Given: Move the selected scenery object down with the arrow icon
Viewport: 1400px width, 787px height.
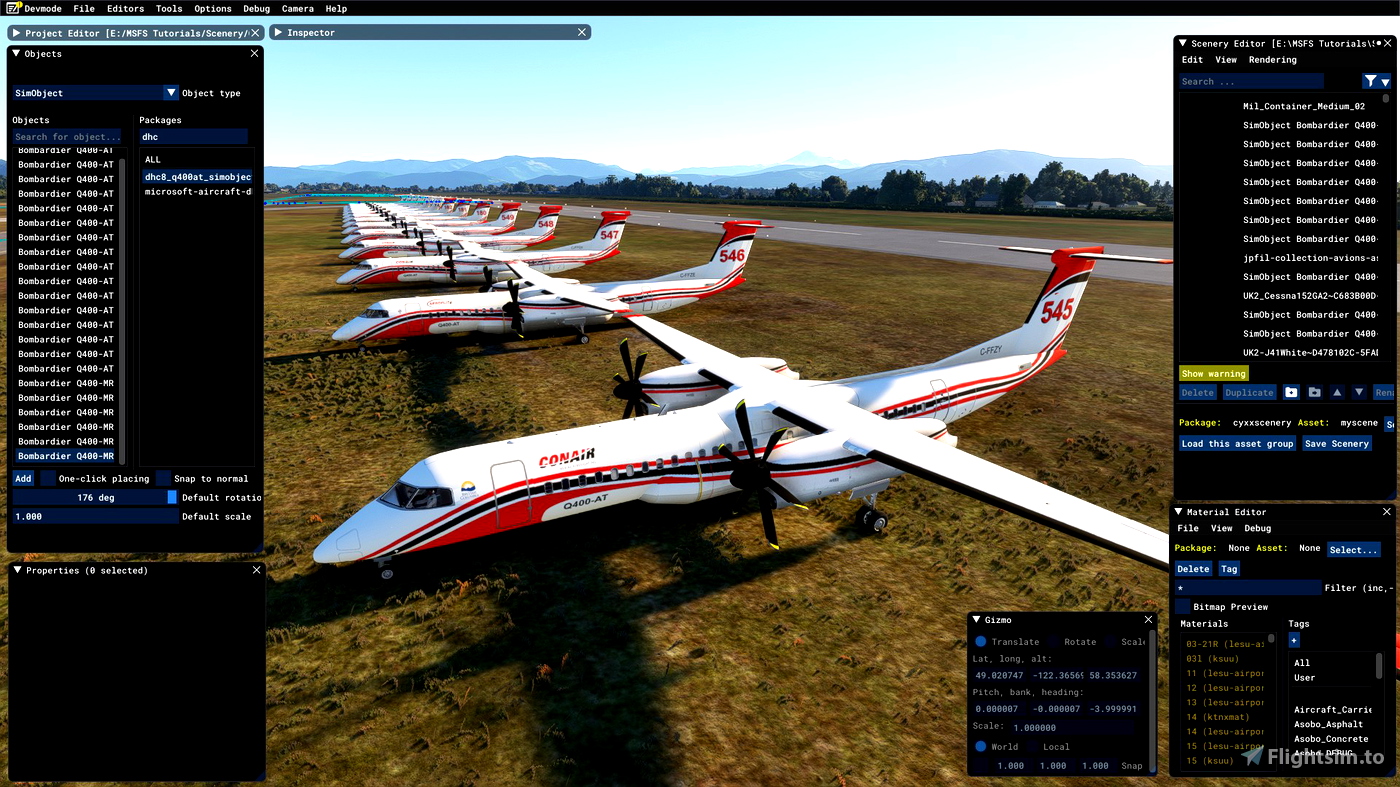Looking at the screenshot, I should [1359, 392].
